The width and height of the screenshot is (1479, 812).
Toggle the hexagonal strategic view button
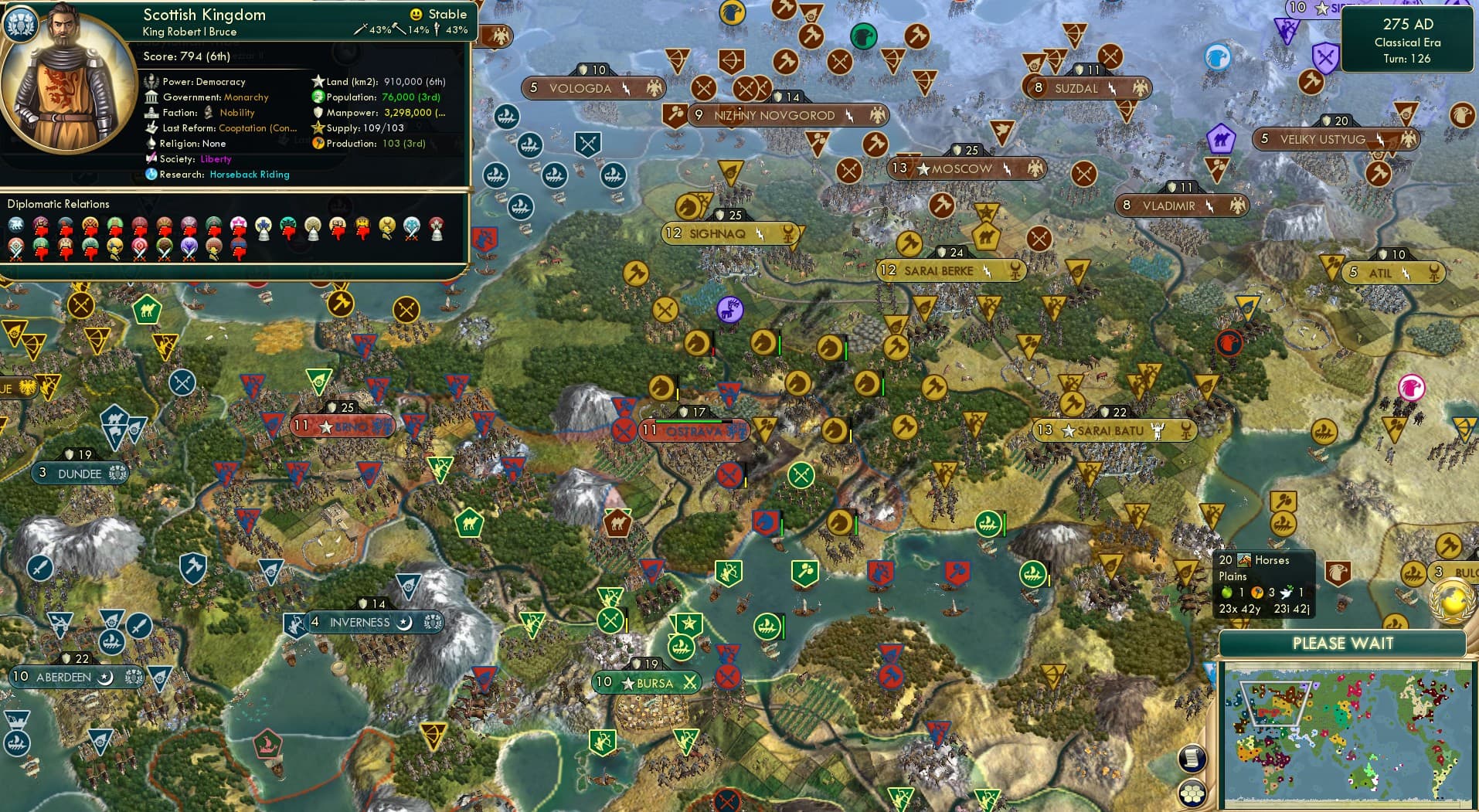1193,793
